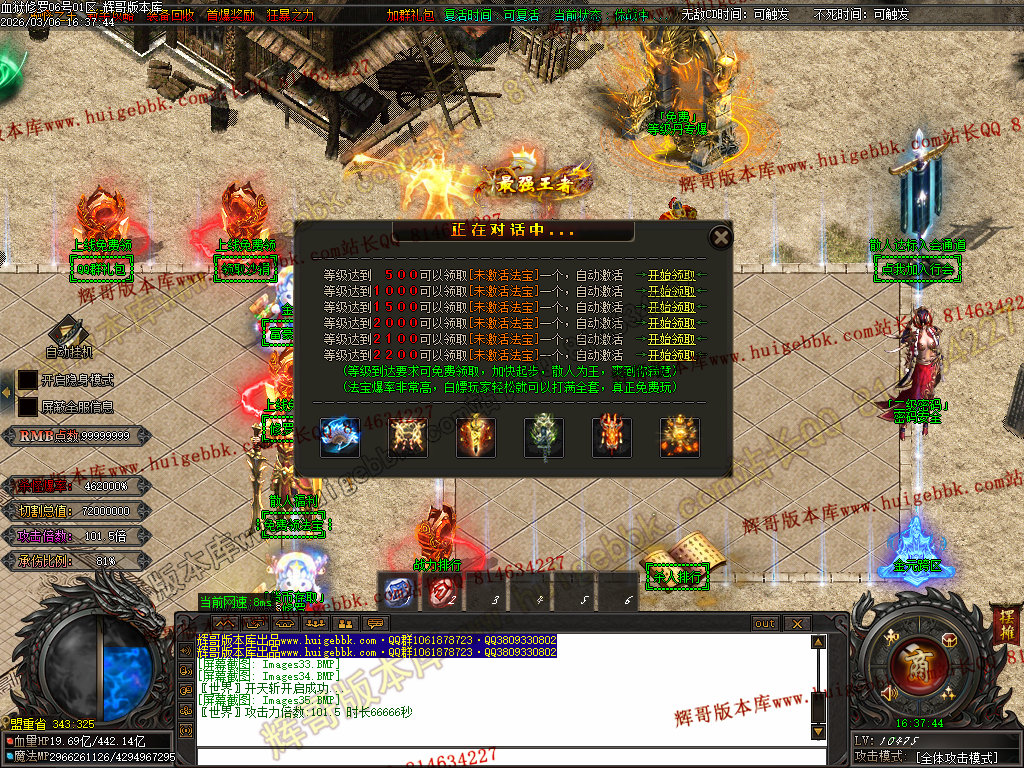Open the 首爆奖励 first-drop rewards menu

[x=230, y=16]
